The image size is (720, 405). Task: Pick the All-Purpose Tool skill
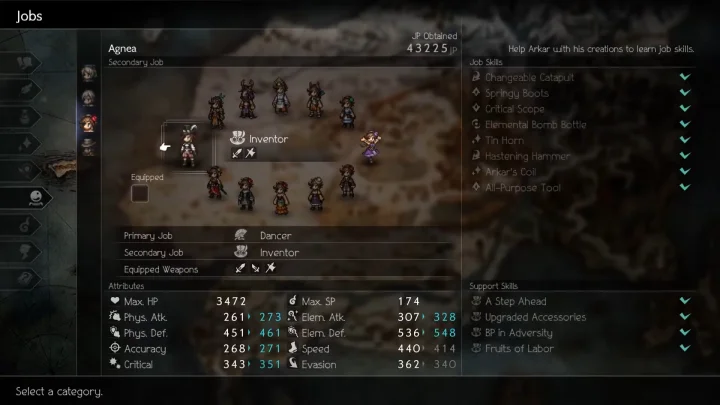point(522,188)
